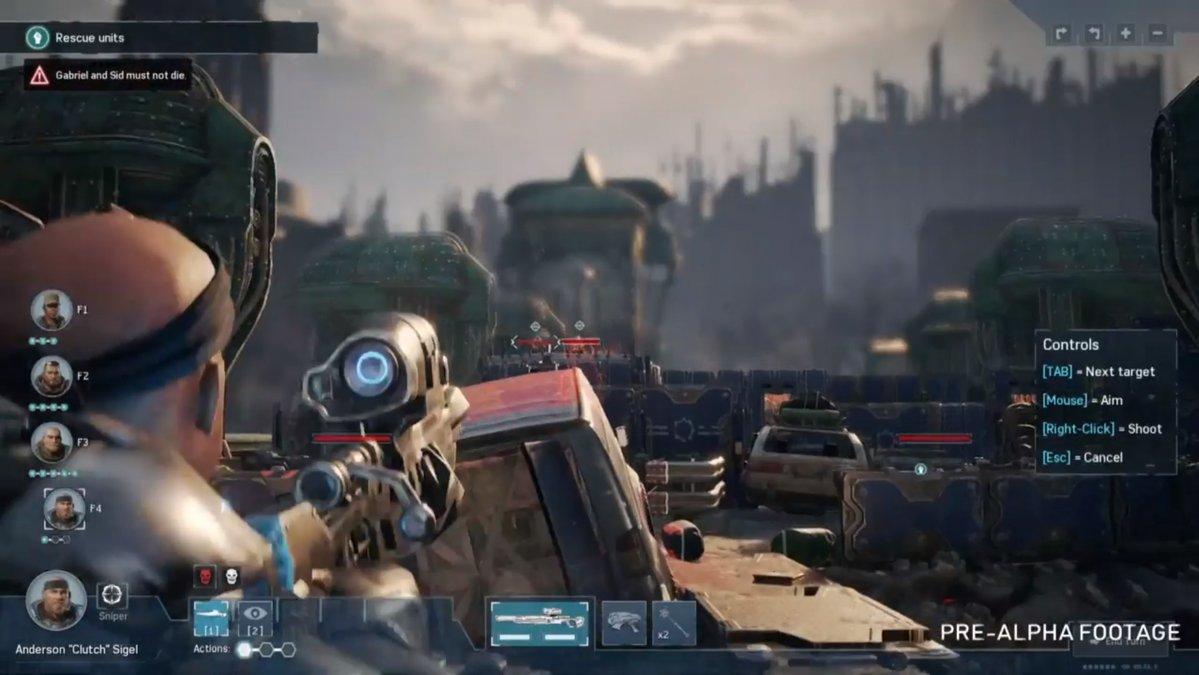Viewport: 1199px width, 675px height.
Task: Rotate camera with the right-turn arrow button
Action: (1061, 34)
